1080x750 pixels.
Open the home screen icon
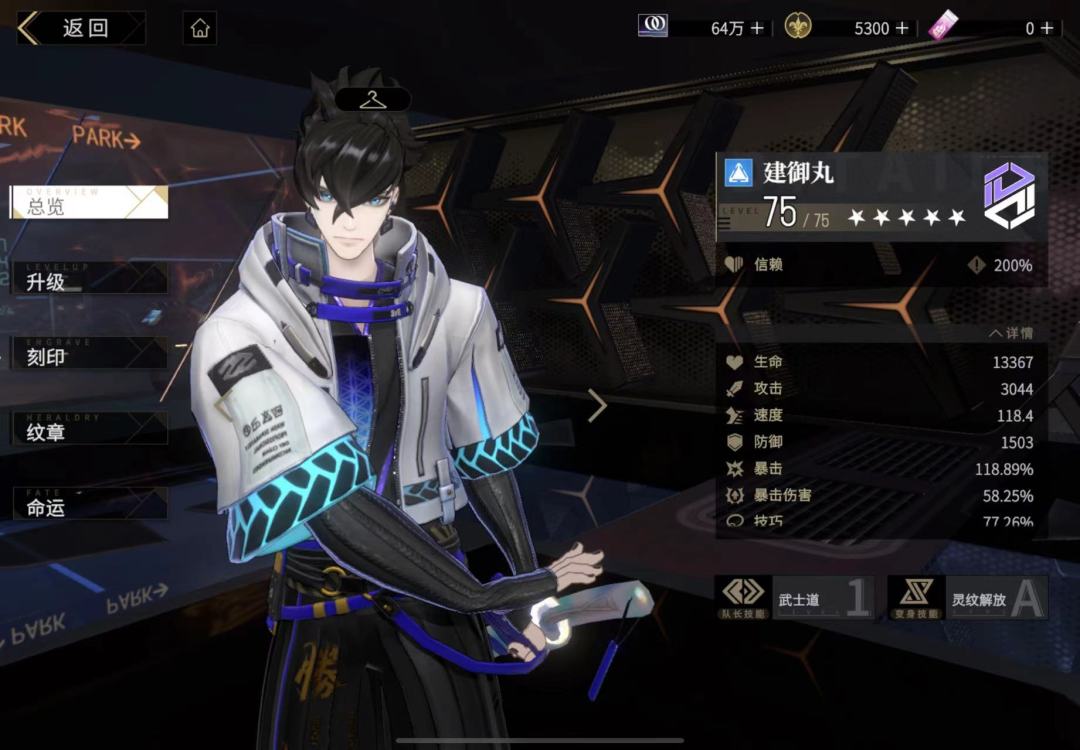pyautogui.click(x=200, y=28)
